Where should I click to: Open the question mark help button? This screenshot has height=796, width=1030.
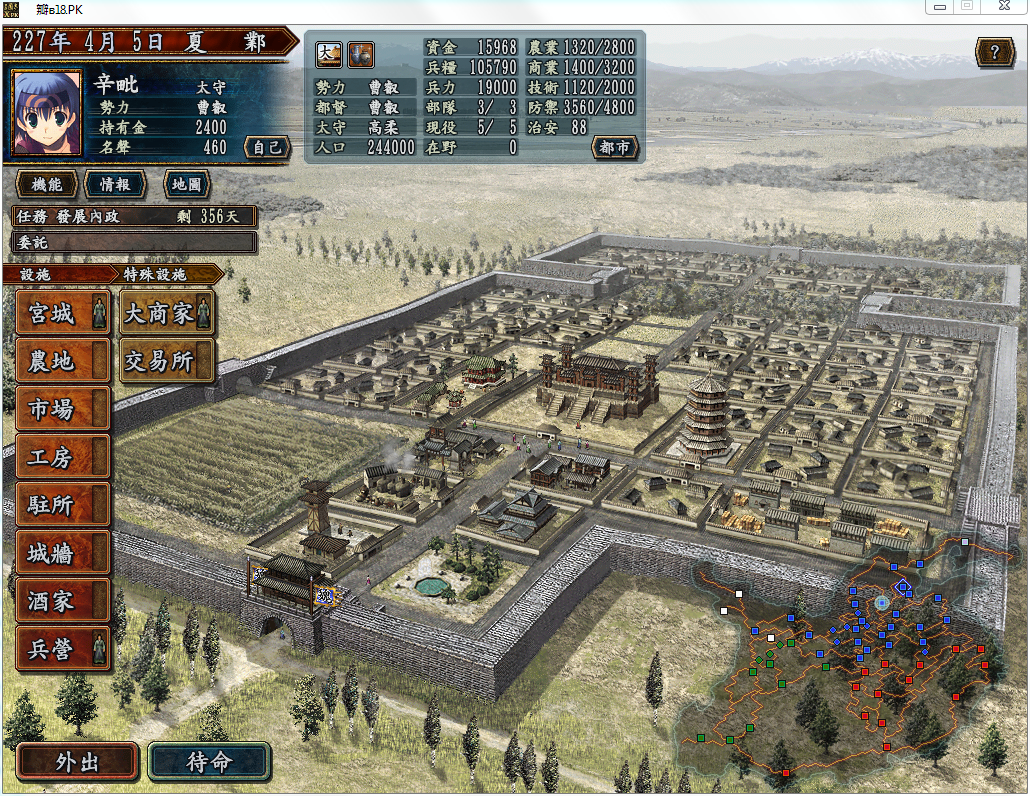tap(994, 52)
